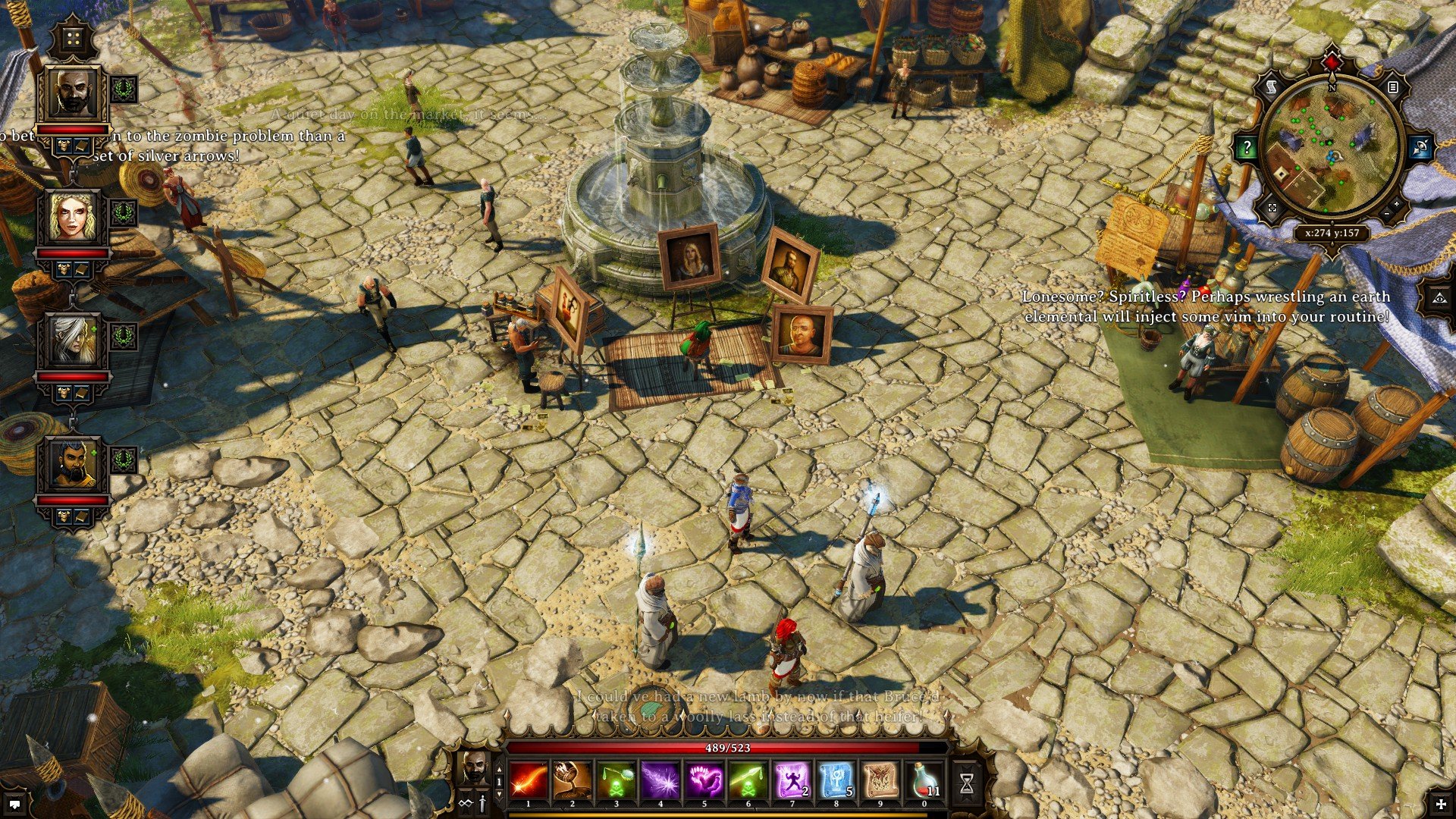Use the pouring bucket skill
Screen dimensions: 1456x819
pyautogui.click(x=573, y=781)
